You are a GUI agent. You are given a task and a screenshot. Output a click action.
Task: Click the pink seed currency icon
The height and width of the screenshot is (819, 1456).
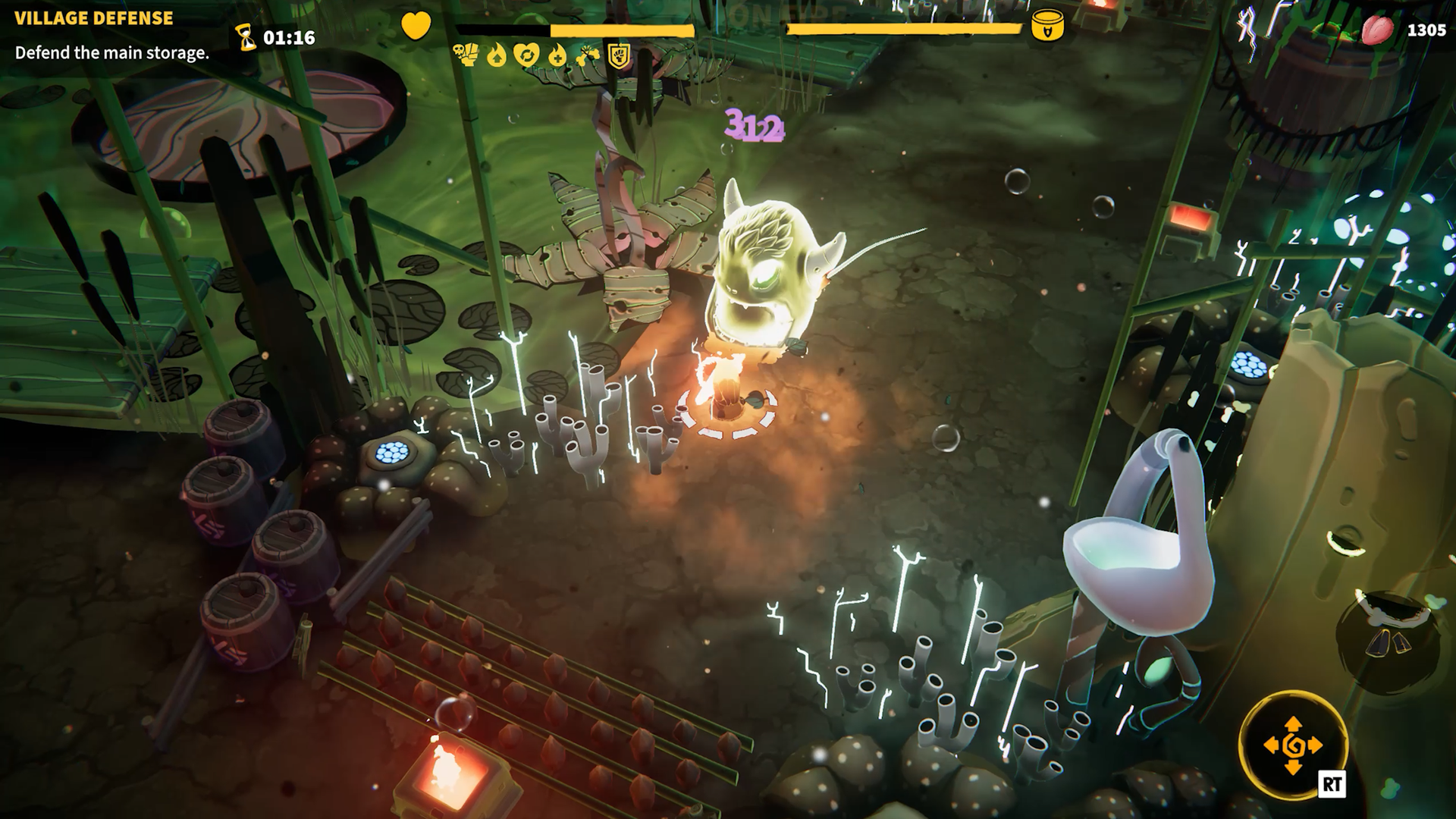[x=1377, y=30]
